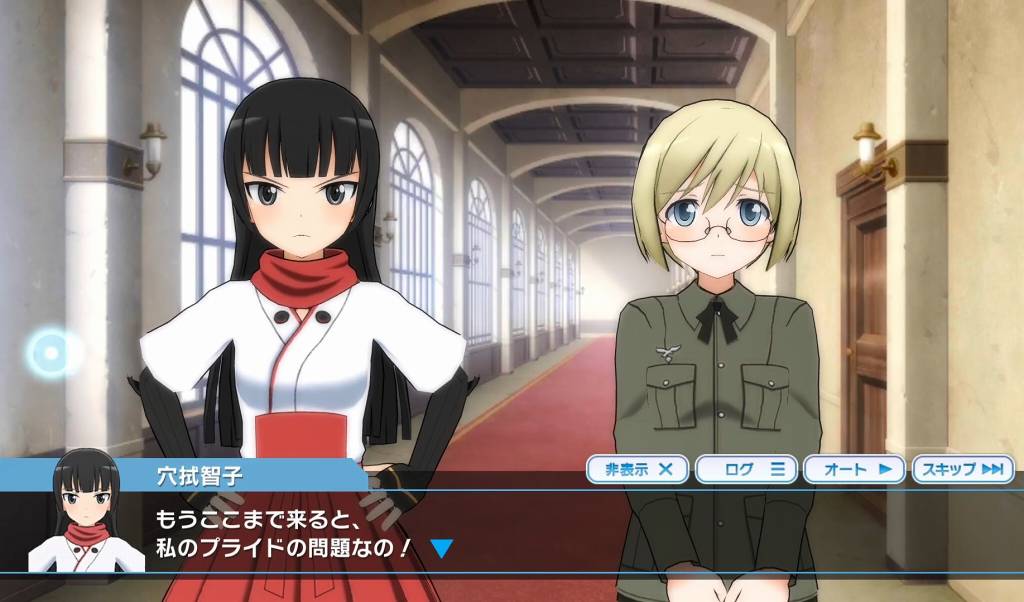
Task: Hide the dialogue box with 非表示
Action: pyautogui.click(x=637, y=469)
